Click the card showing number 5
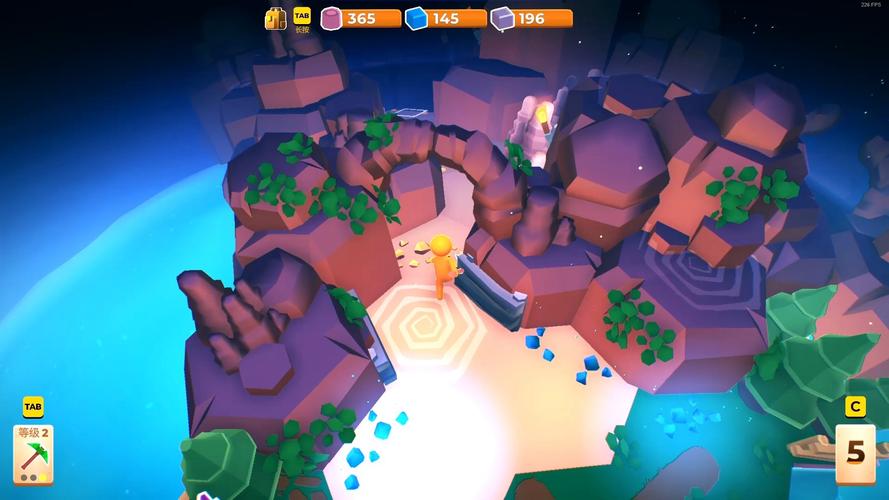Viewport: 889px width, 500px height. (855, 452)
